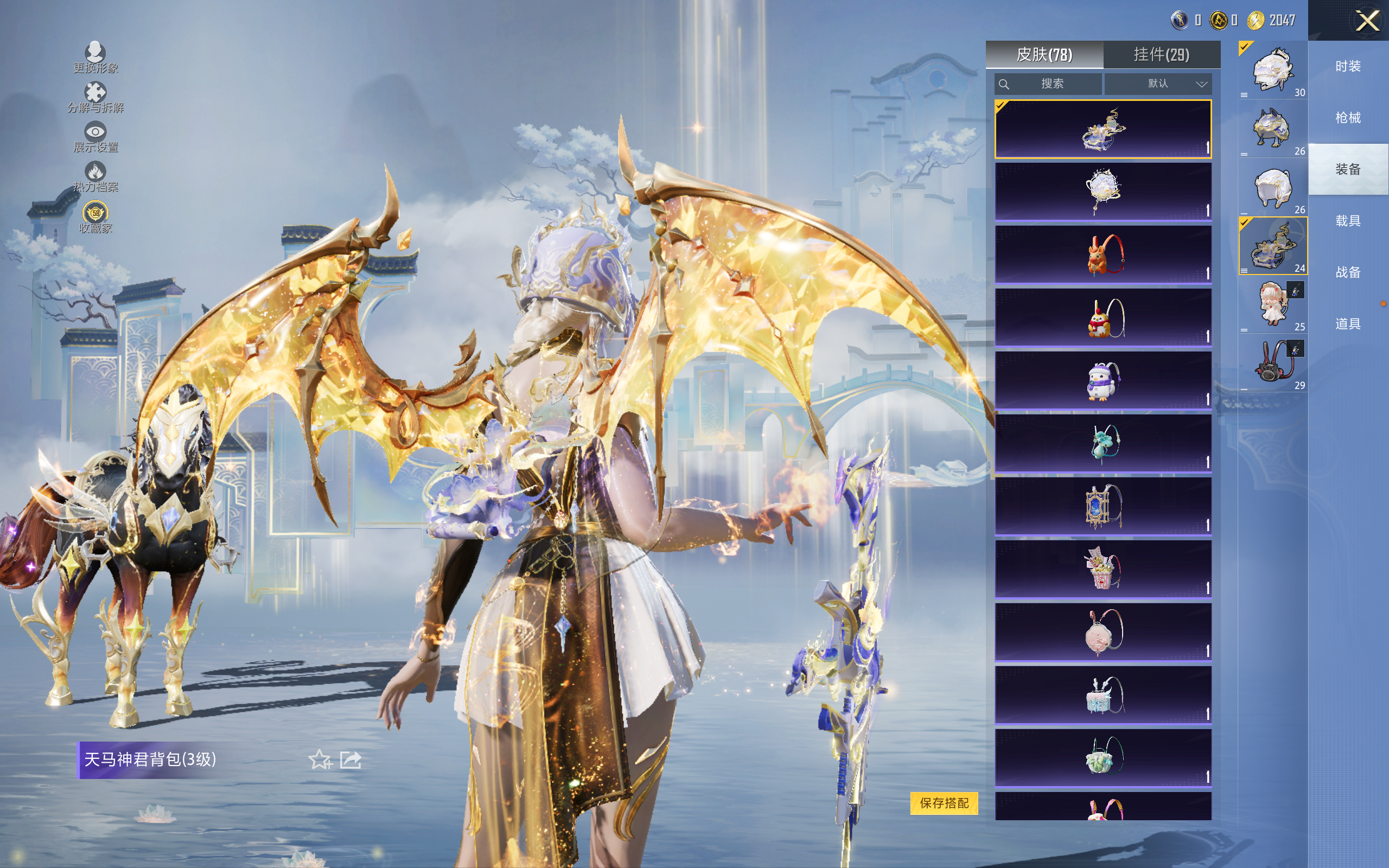Share the backpack via the arrow icon
Viewport: 1389px width, 868px height.
click(351, 759)
